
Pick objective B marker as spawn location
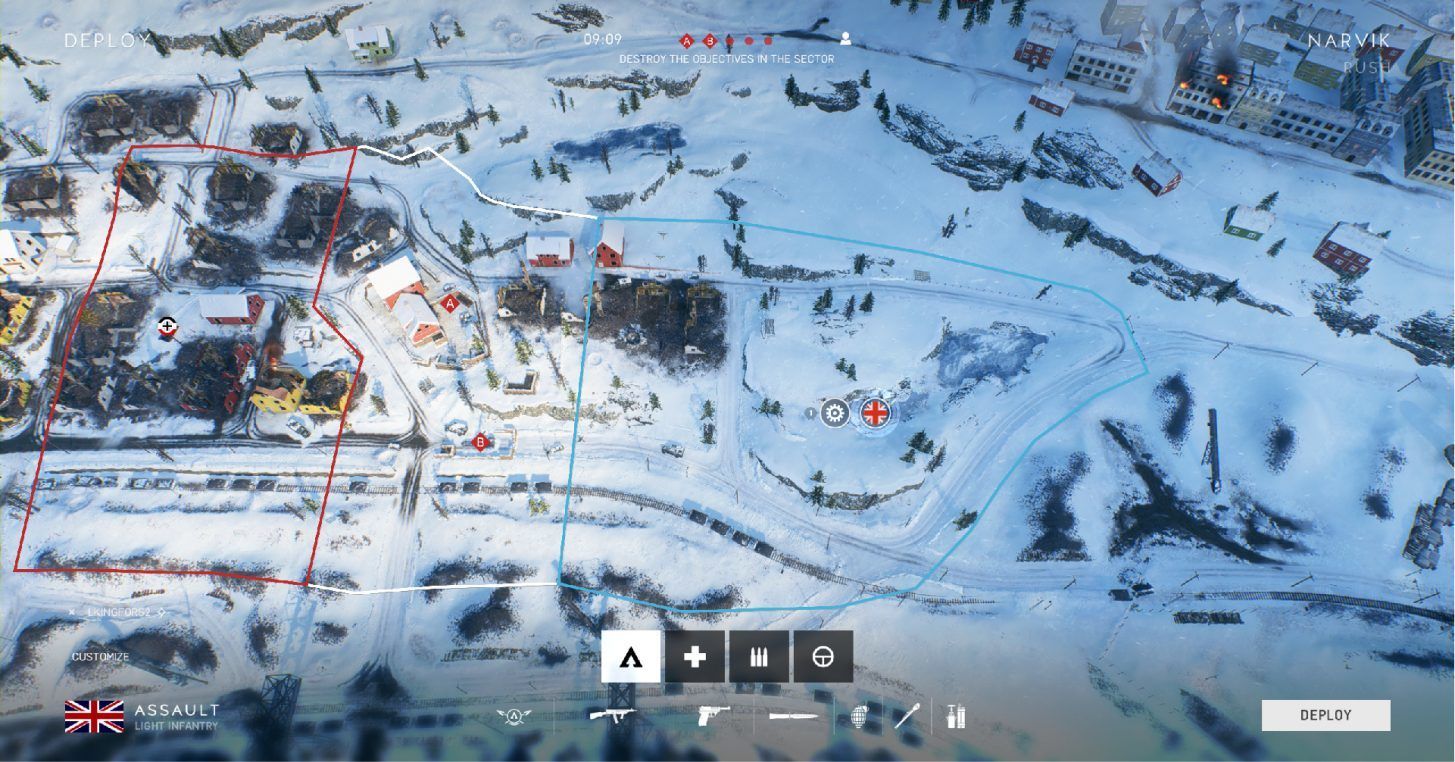coord(479,440)
